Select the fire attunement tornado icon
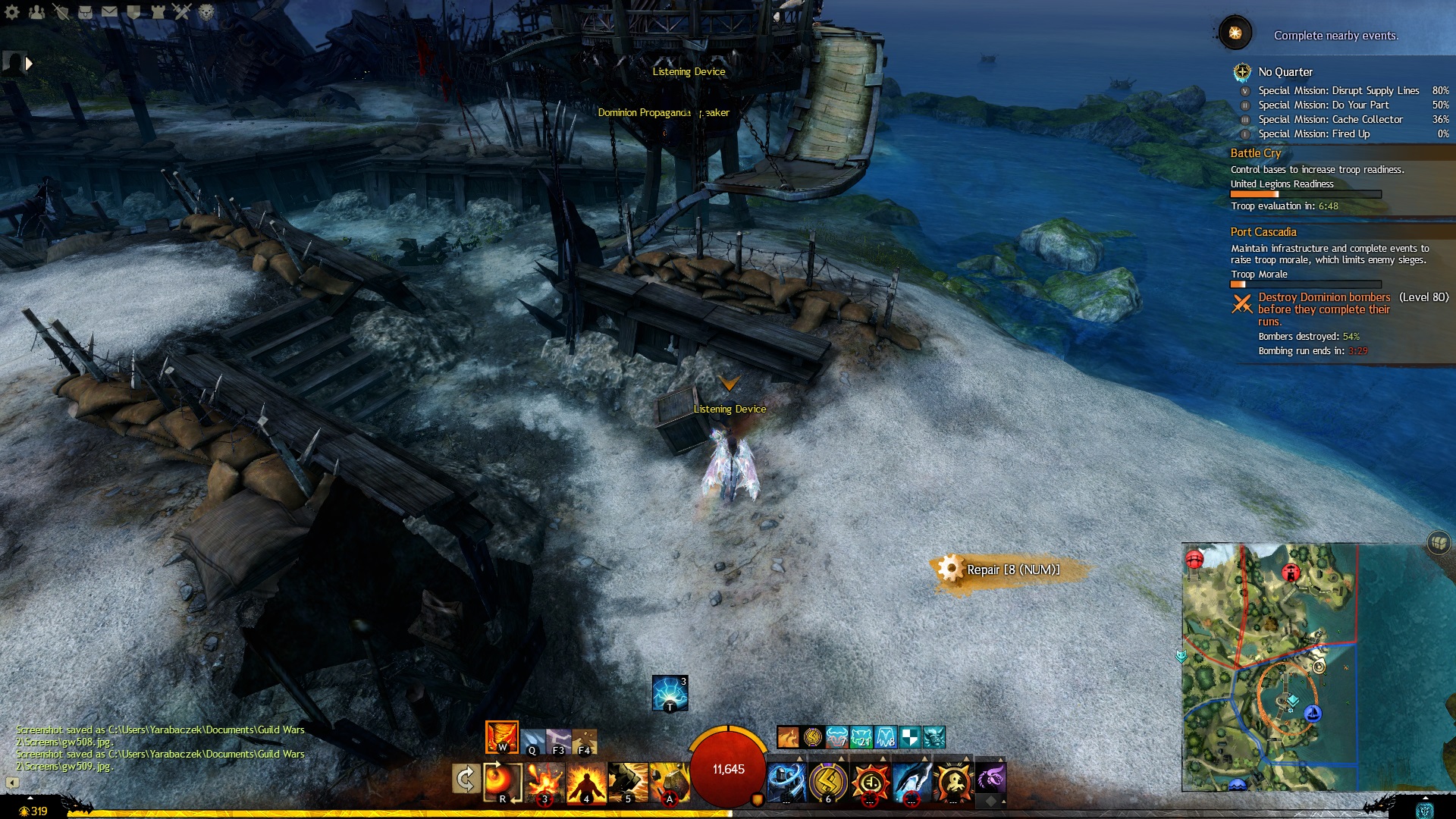Screen dimensions: 1456x819 (x=501, y=737)
